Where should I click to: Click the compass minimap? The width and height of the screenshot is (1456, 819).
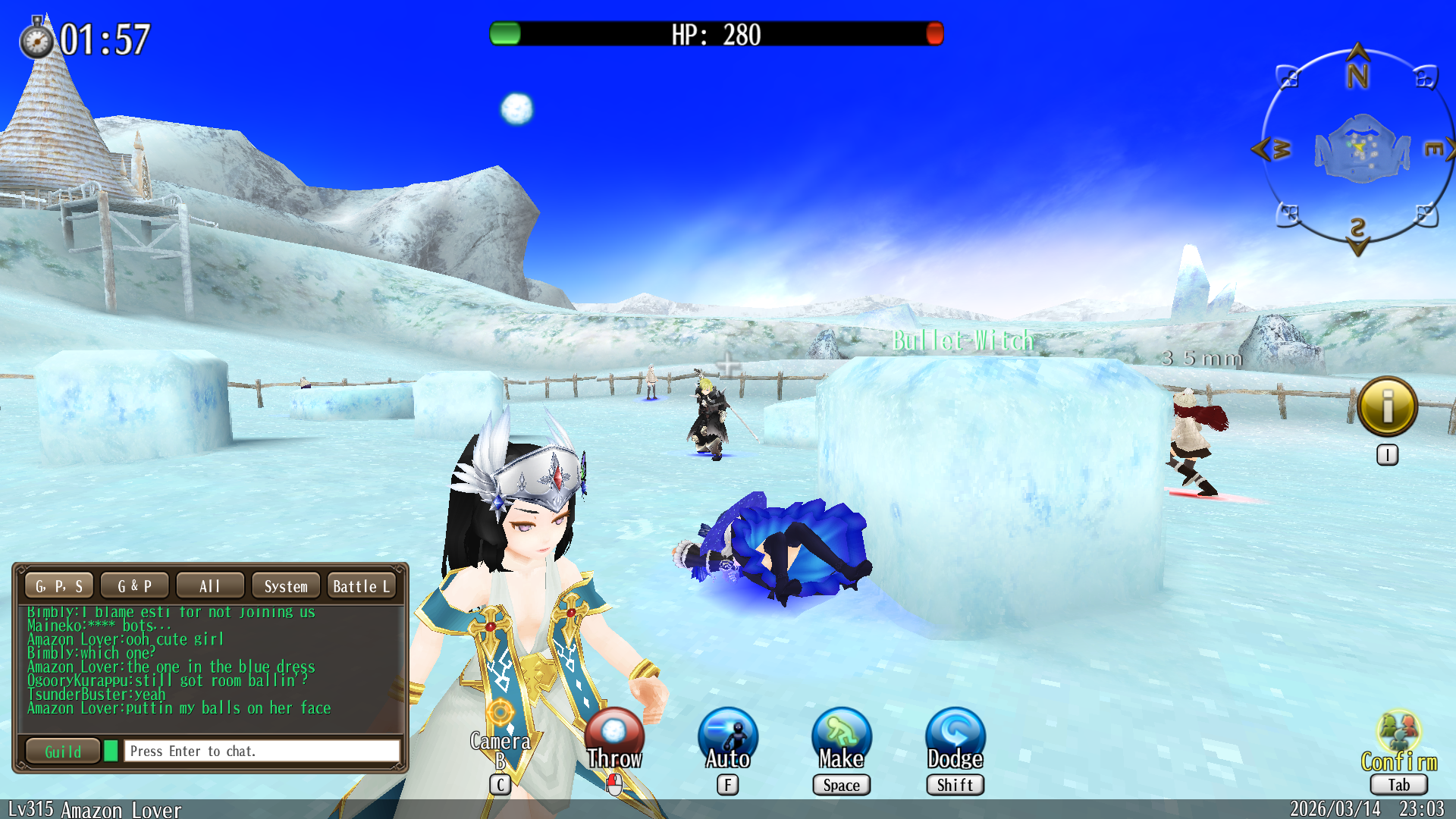(x=1358, y=149)
